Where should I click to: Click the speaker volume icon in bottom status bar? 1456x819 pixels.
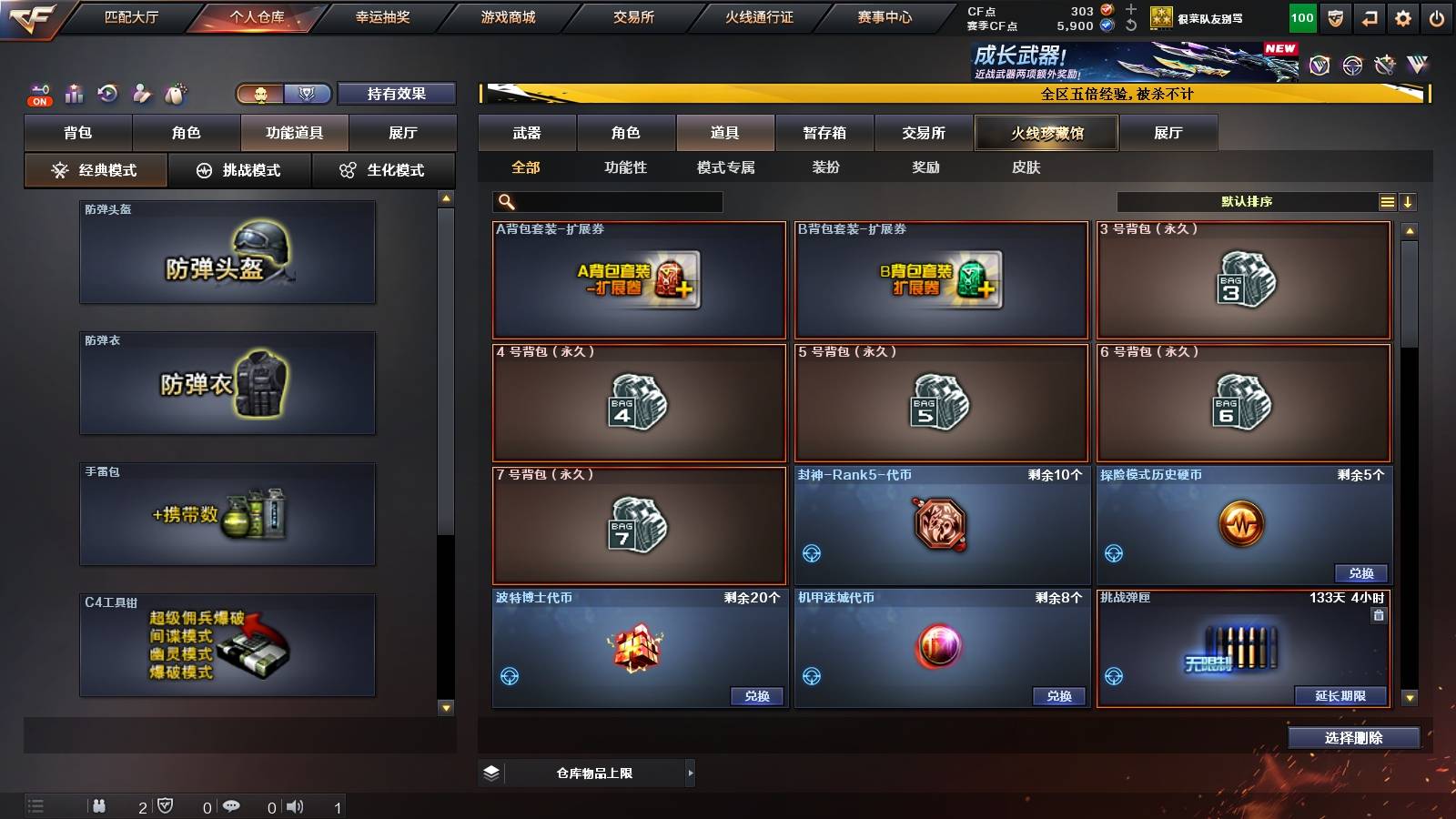tap(296, 806)
